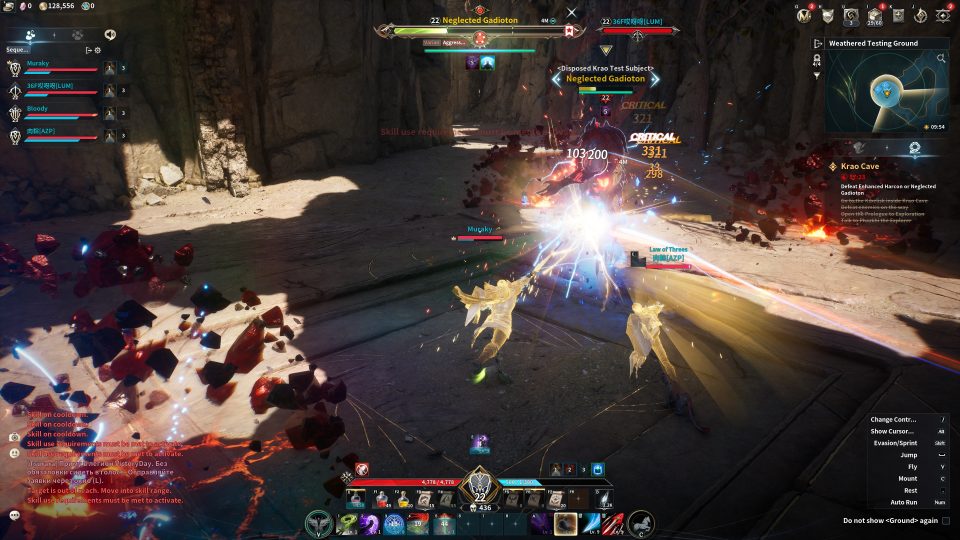Summon mount with the horse icon
The height and width of the screenshot is (540, 960).
point(641,523)
